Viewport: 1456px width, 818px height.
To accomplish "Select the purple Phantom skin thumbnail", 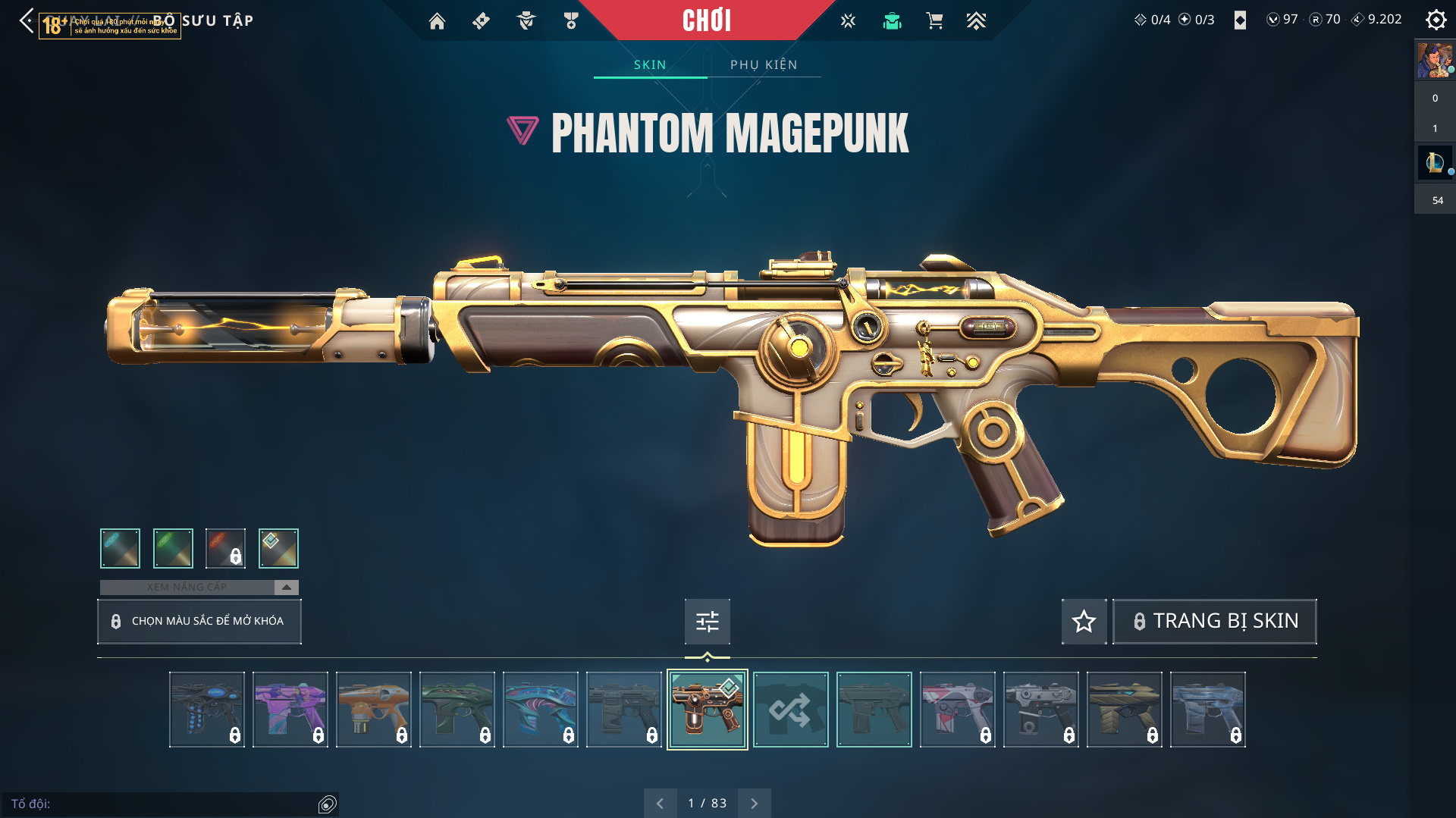I will pyautogui.click(x=290, y=710).
